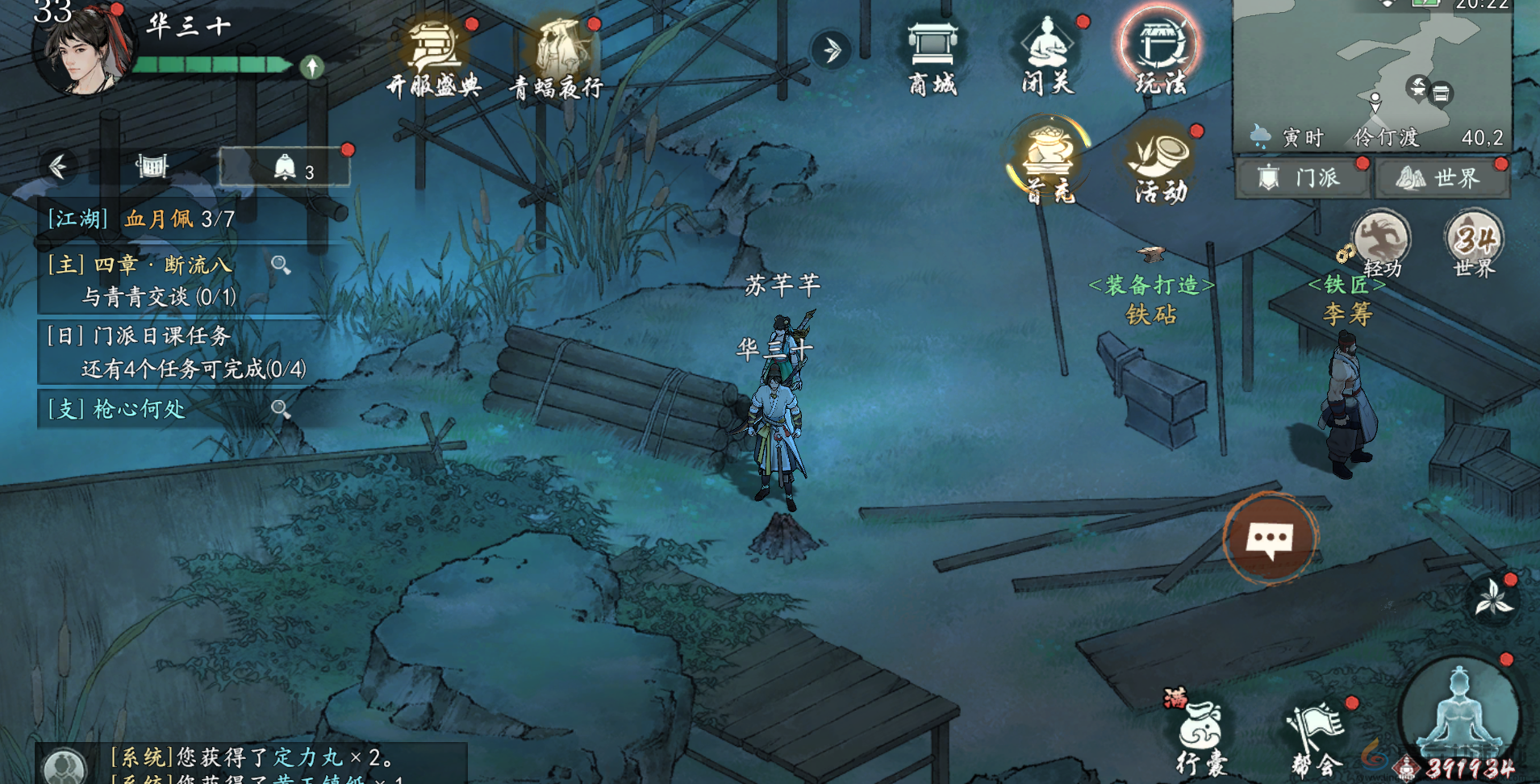Open the 商城 shop

coord(933,55)
